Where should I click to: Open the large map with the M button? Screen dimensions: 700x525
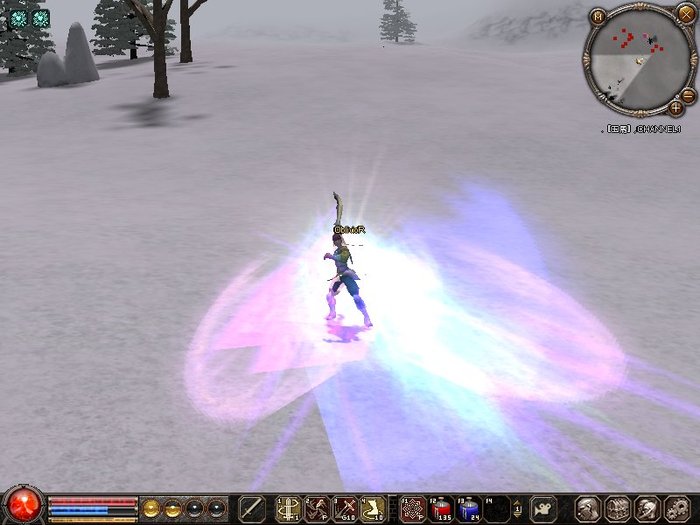(597, 16)
